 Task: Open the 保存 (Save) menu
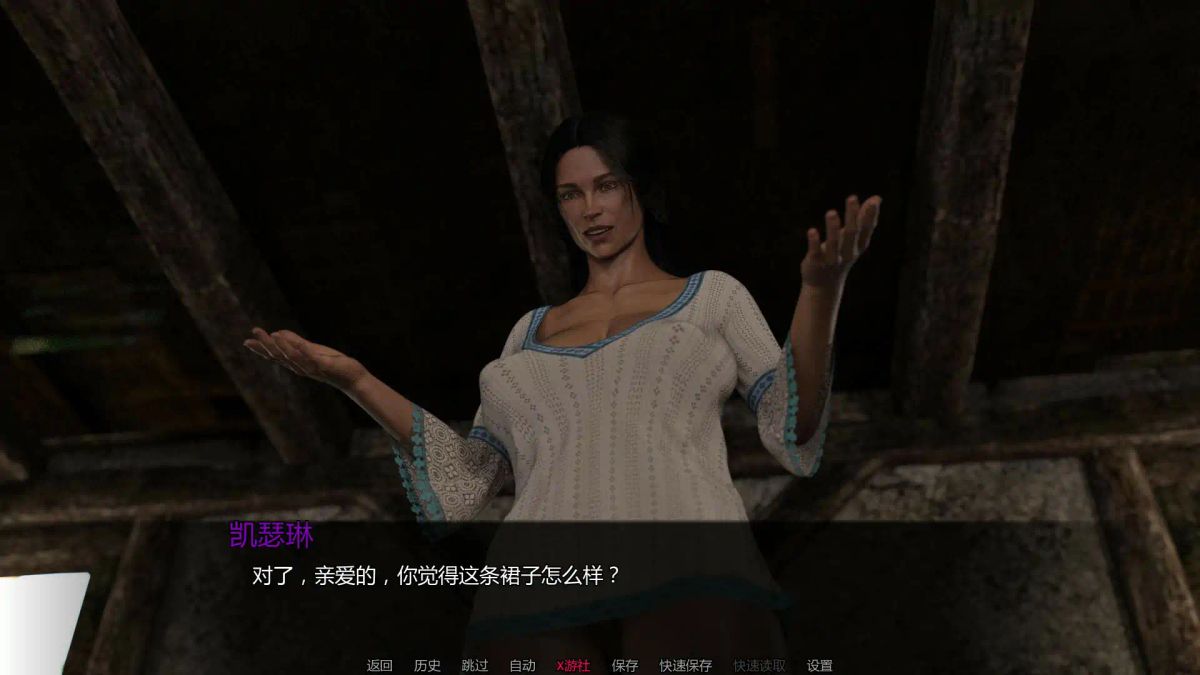[625, 665]
